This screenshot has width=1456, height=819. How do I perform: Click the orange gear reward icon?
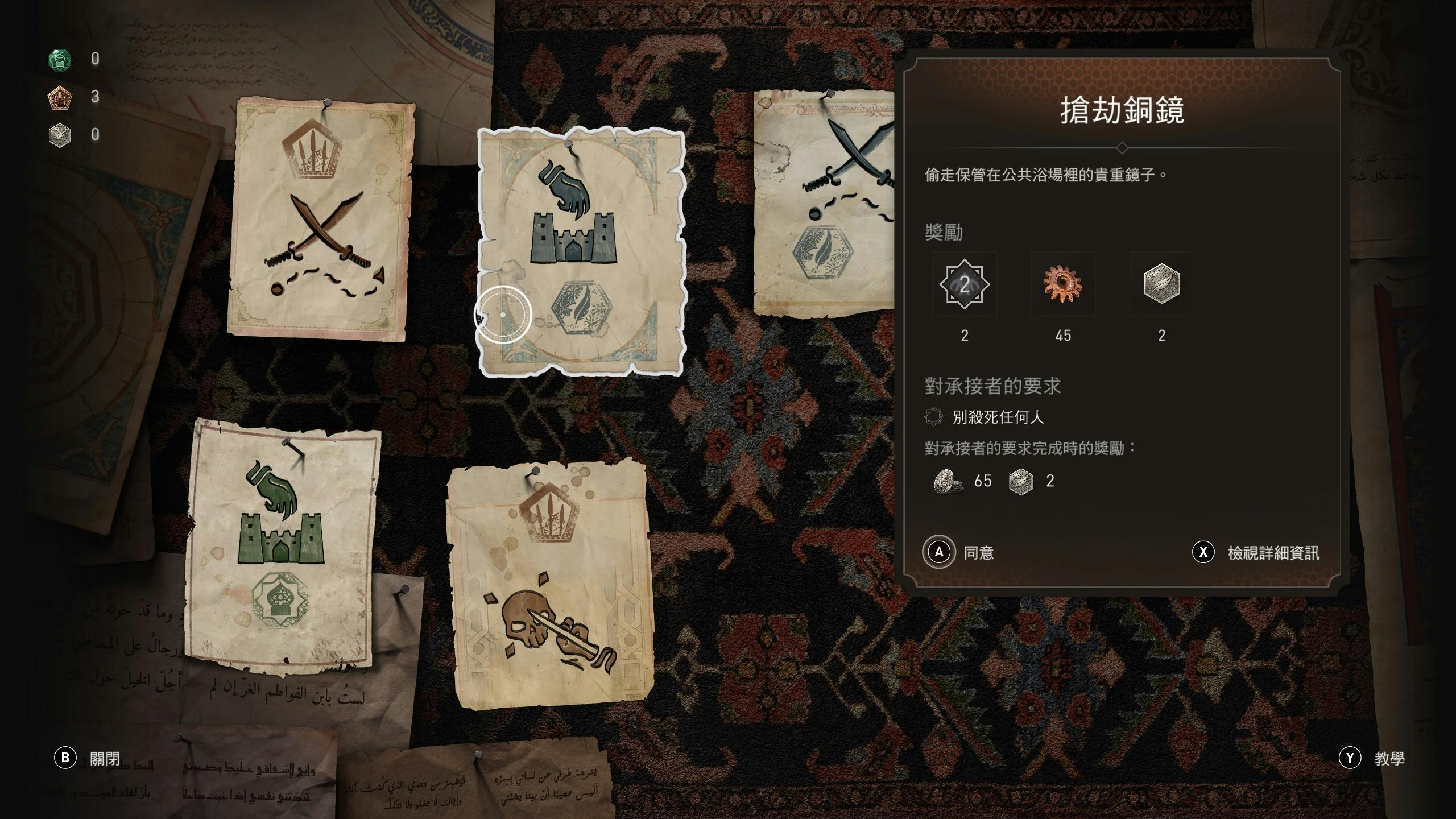tap(1062, 284)
